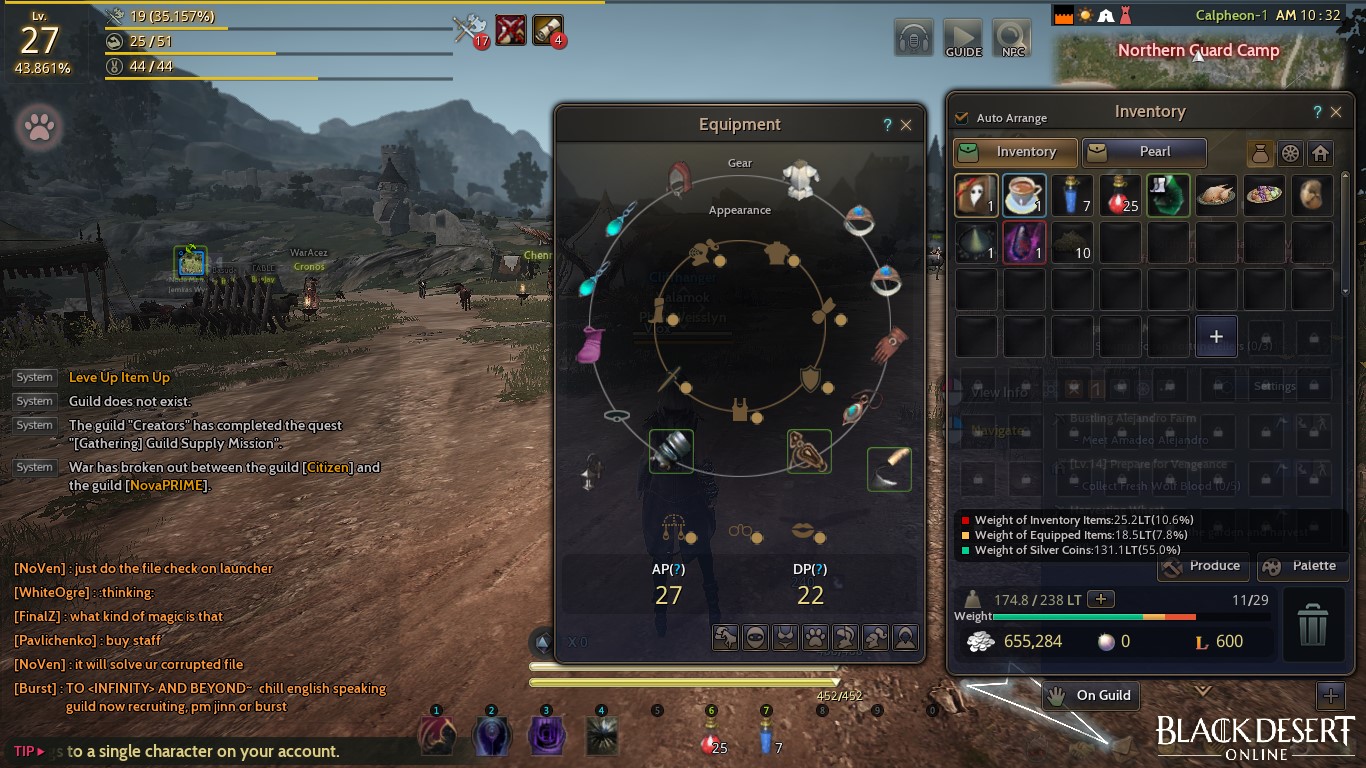Click the voice chat headset icon
The width and height of the screenshot is (1366, 768).
912,38
